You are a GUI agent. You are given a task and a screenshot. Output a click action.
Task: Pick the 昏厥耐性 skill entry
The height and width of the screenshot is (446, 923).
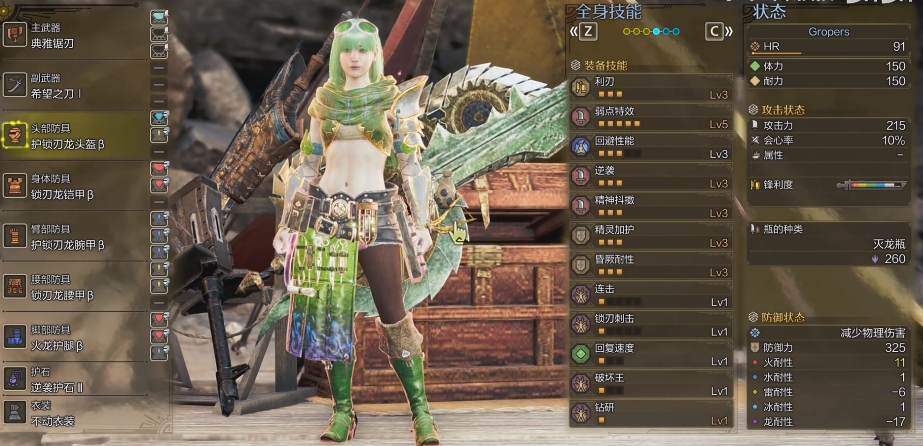(x=650, y=265)
